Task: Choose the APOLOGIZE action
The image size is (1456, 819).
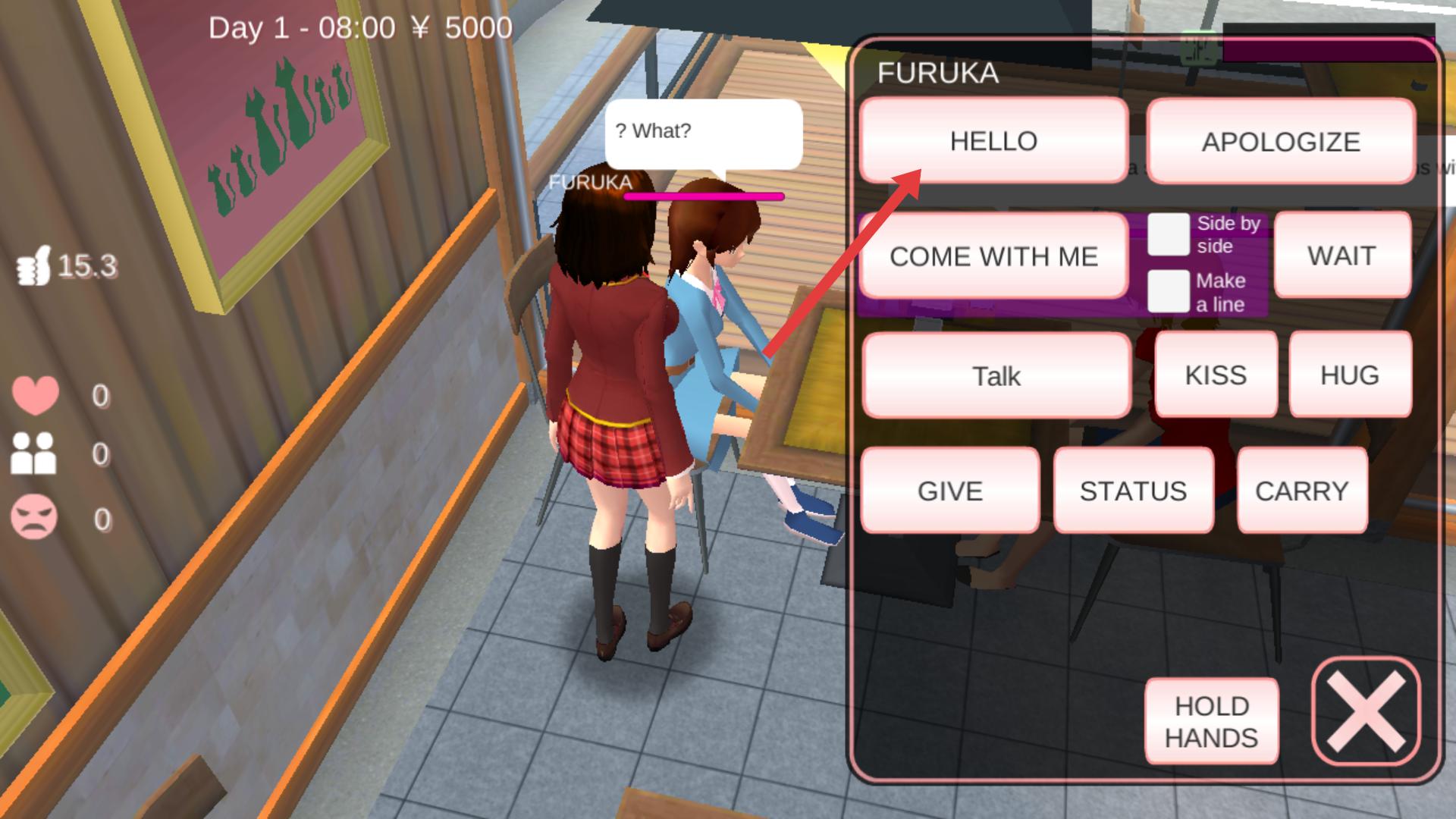Action: [1281, 142]
